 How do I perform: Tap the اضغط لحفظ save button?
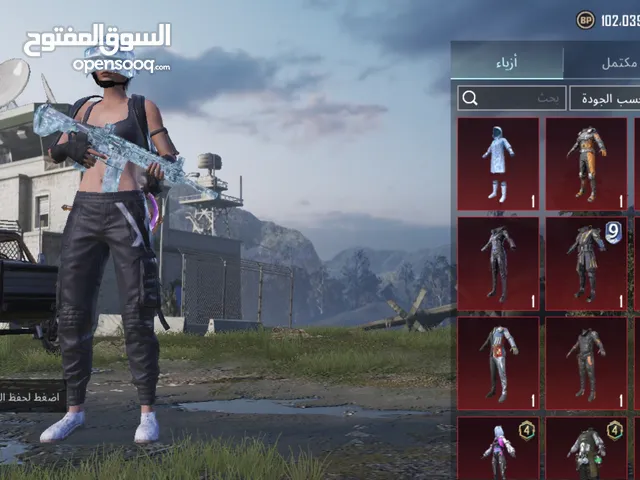click(x=32, y=396)
